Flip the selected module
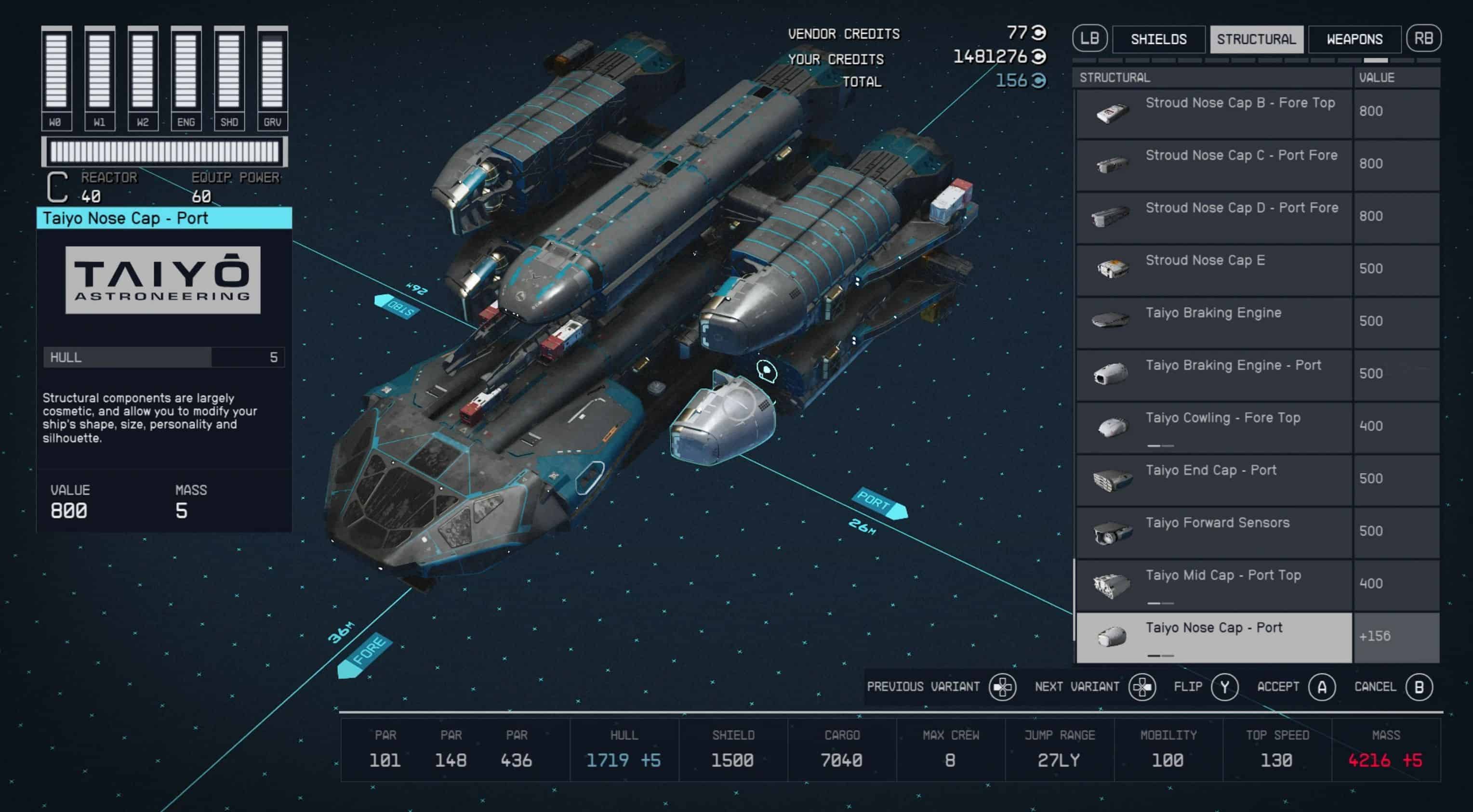Image resolution: width=1473 pixels, height=812 pixels. [x=1224, y=687]
